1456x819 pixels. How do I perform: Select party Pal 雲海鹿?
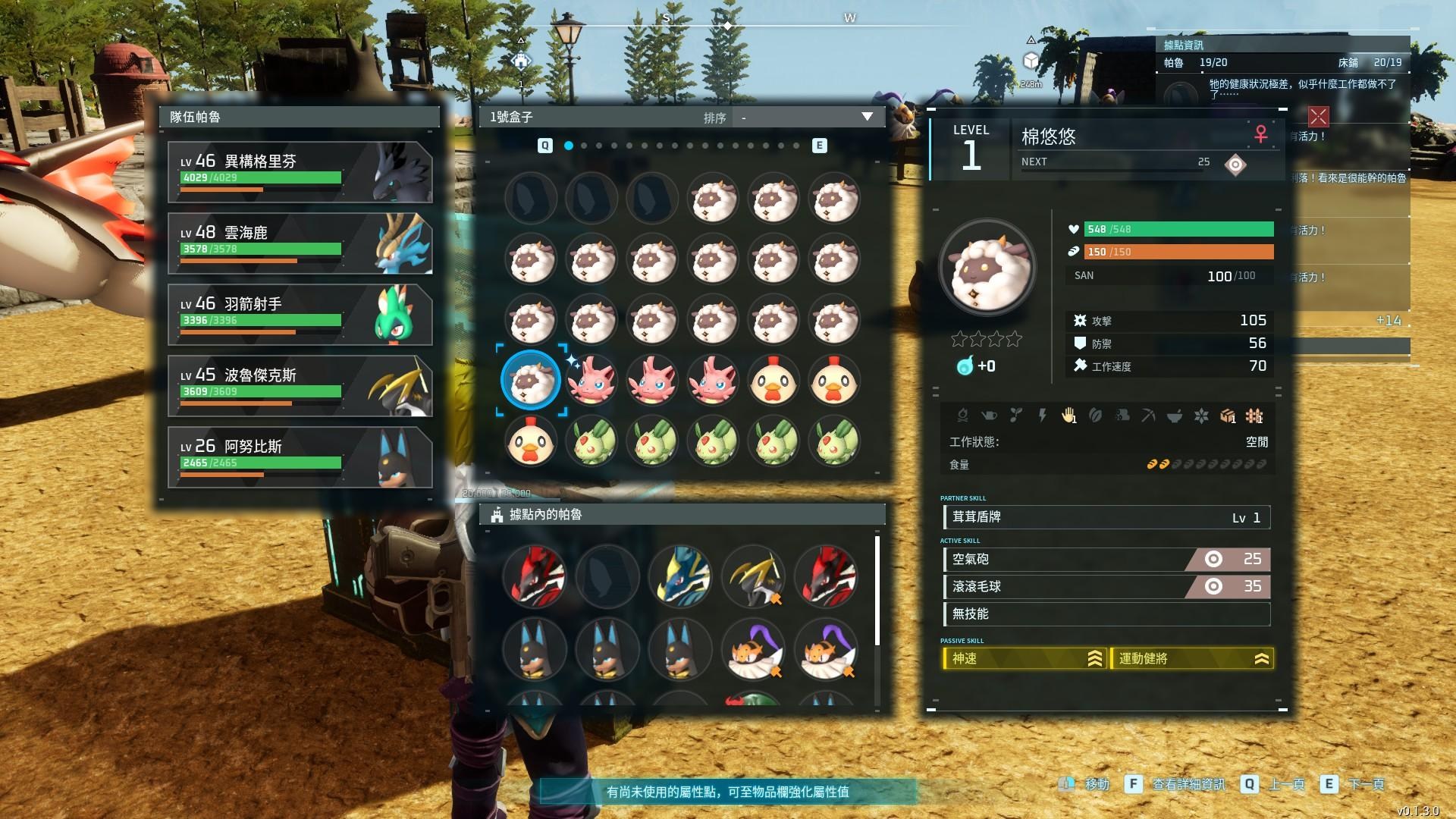[300, 243]
